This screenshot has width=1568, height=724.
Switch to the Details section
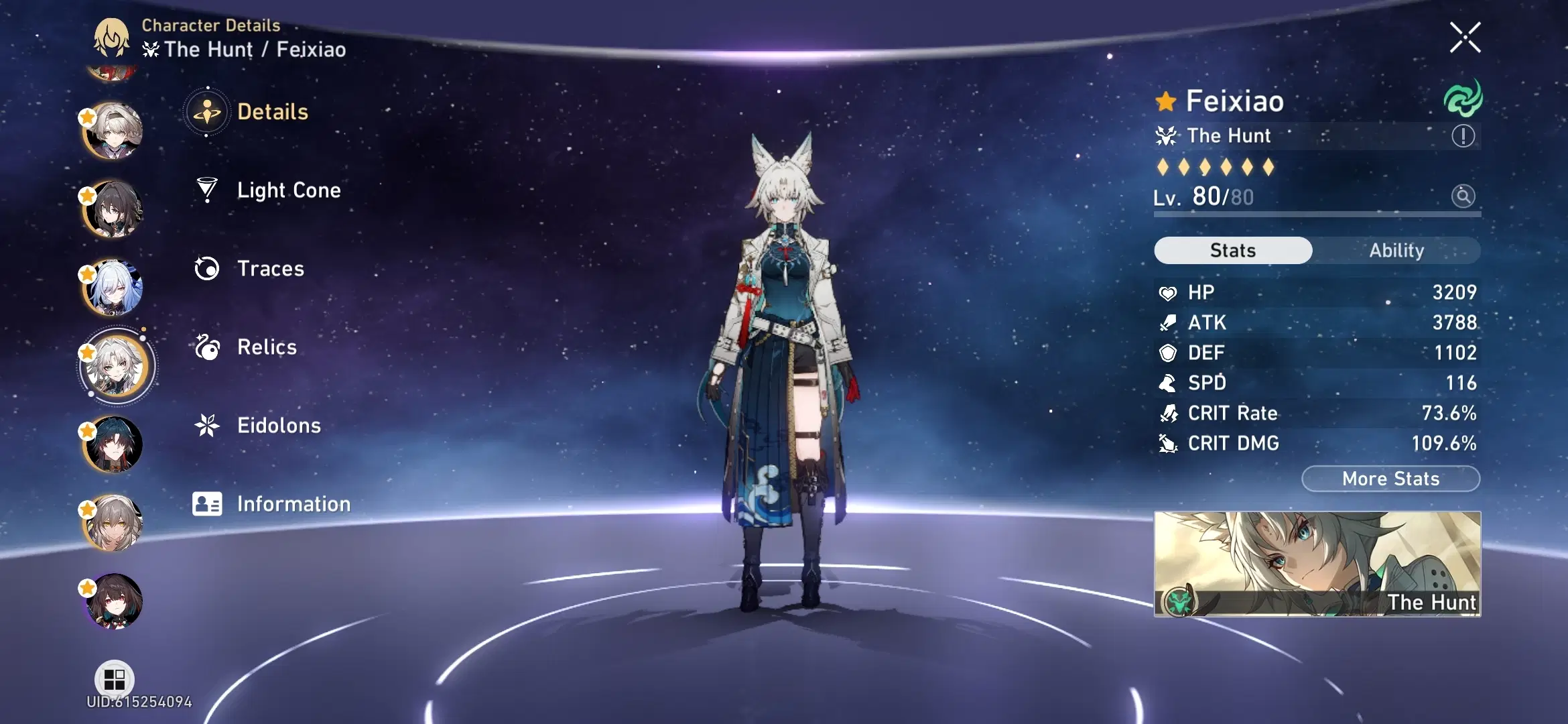[x=272, y=112]
